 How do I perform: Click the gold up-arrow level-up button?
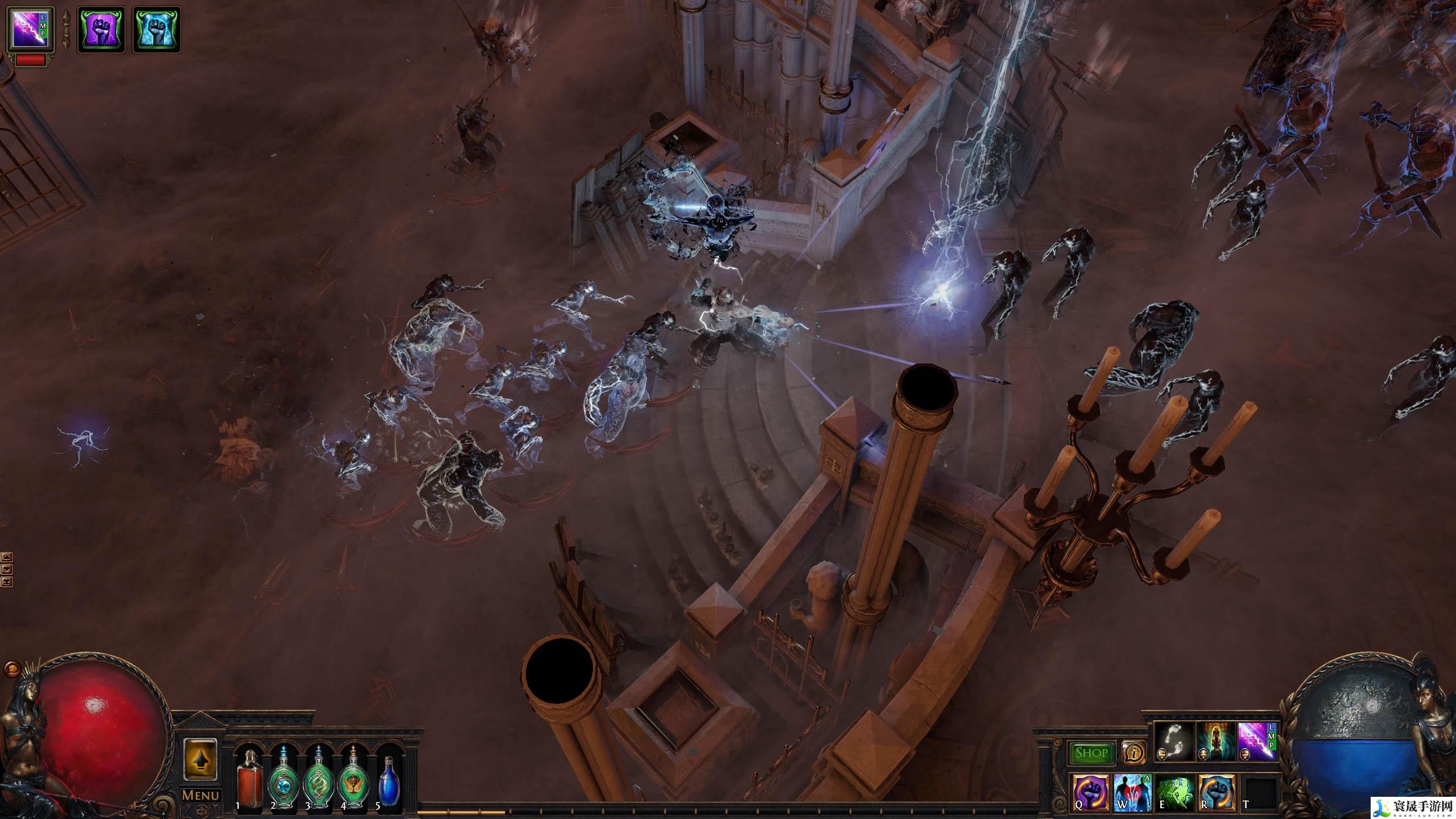tap(200, 760)
